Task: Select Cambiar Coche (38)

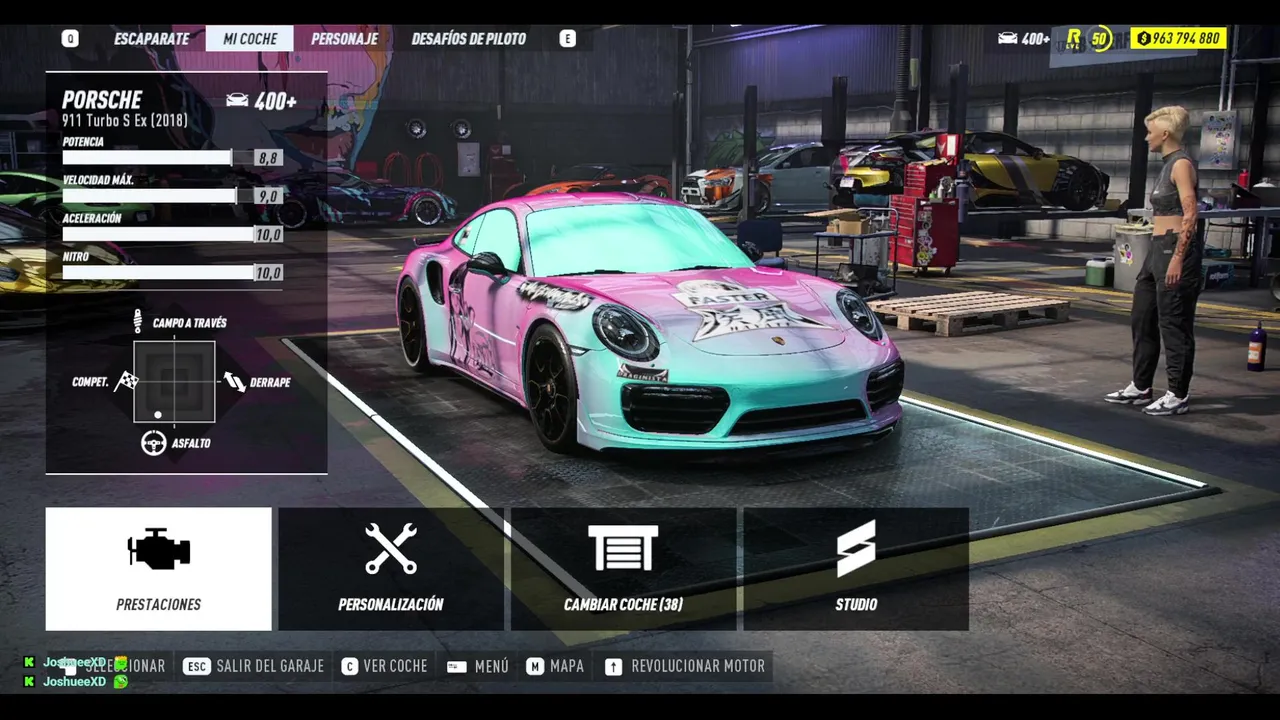Action: coord(623,568)
